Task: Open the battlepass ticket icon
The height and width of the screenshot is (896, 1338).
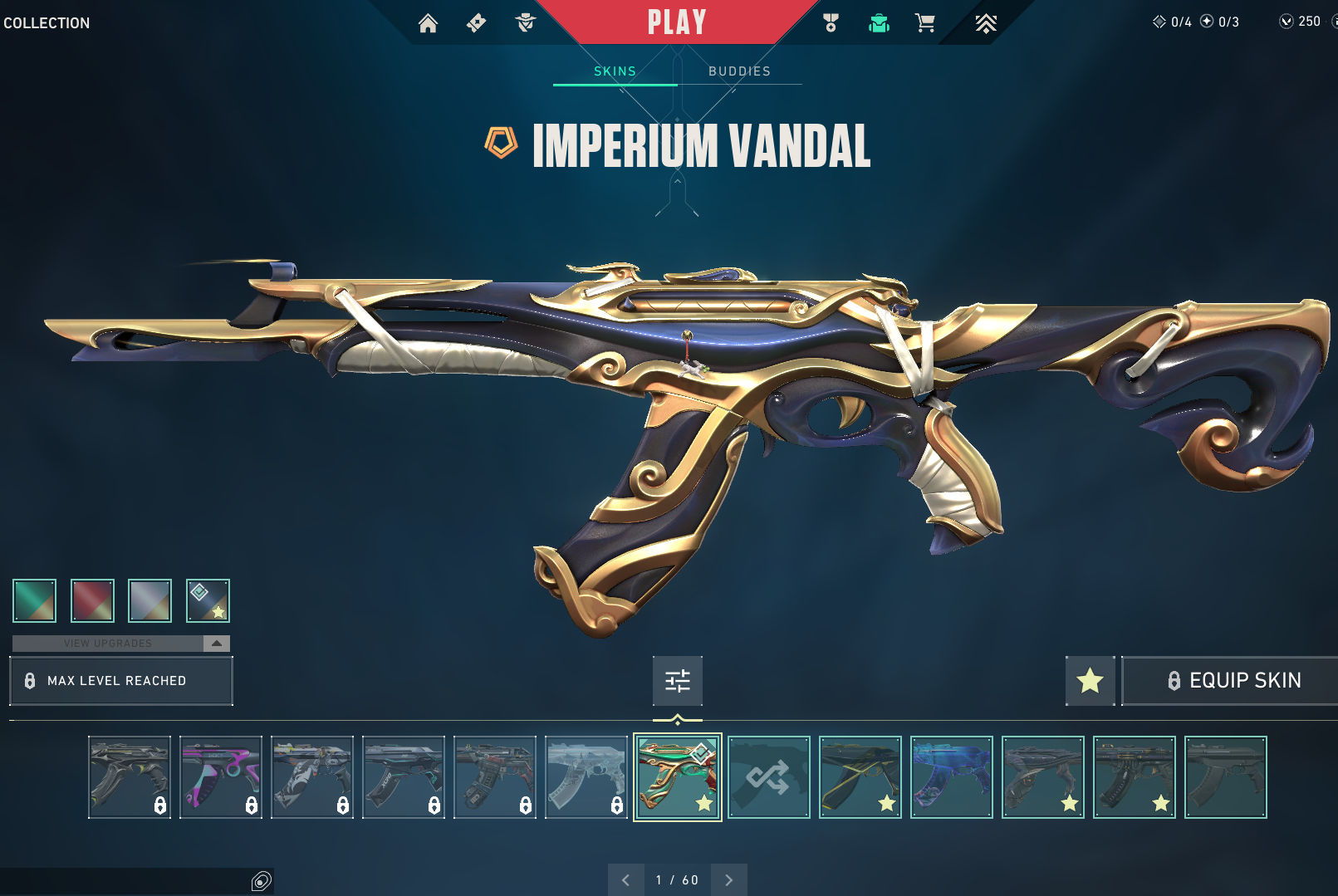Action: tap(476, 23)
